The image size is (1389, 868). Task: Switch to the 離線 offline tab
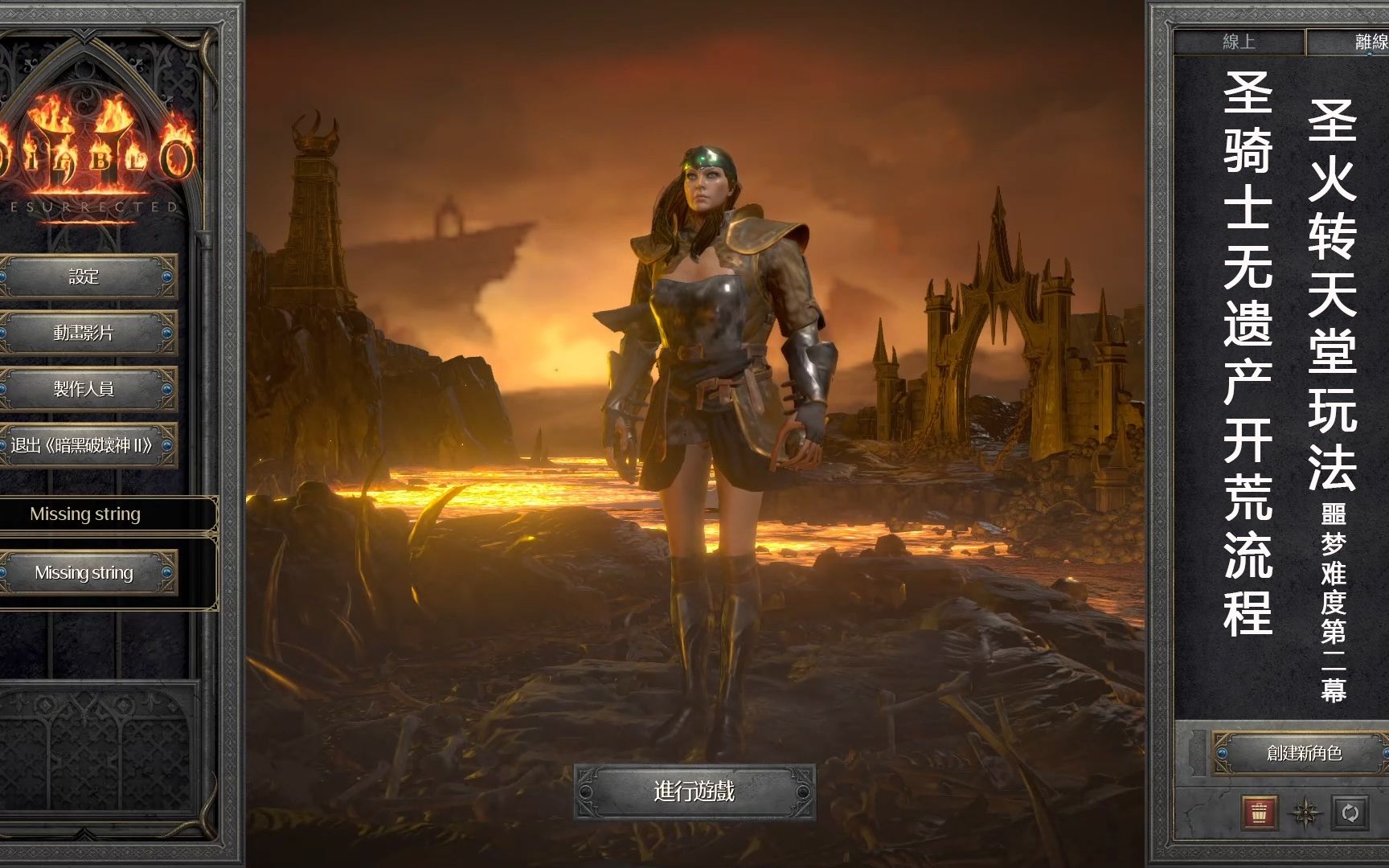(x=1366, y=42)
